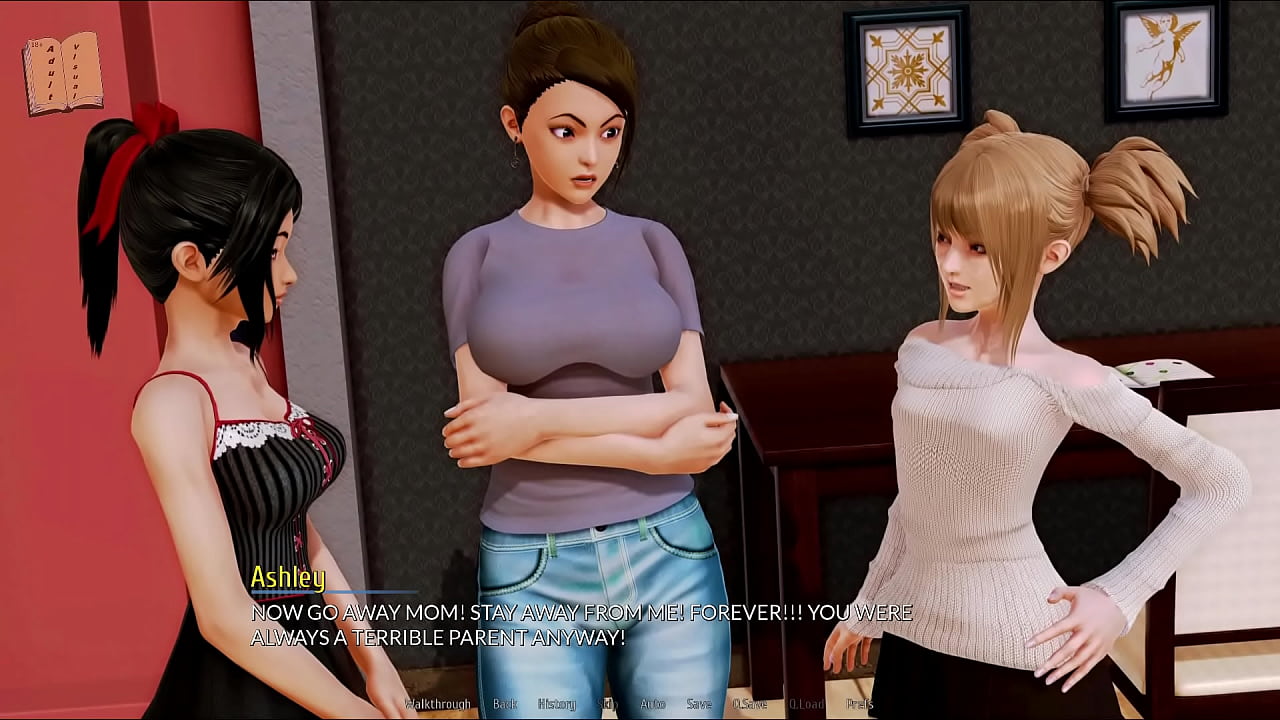Open the dialogue History log
This screenshot has width=1280, height=720.
tap(557, 704)
